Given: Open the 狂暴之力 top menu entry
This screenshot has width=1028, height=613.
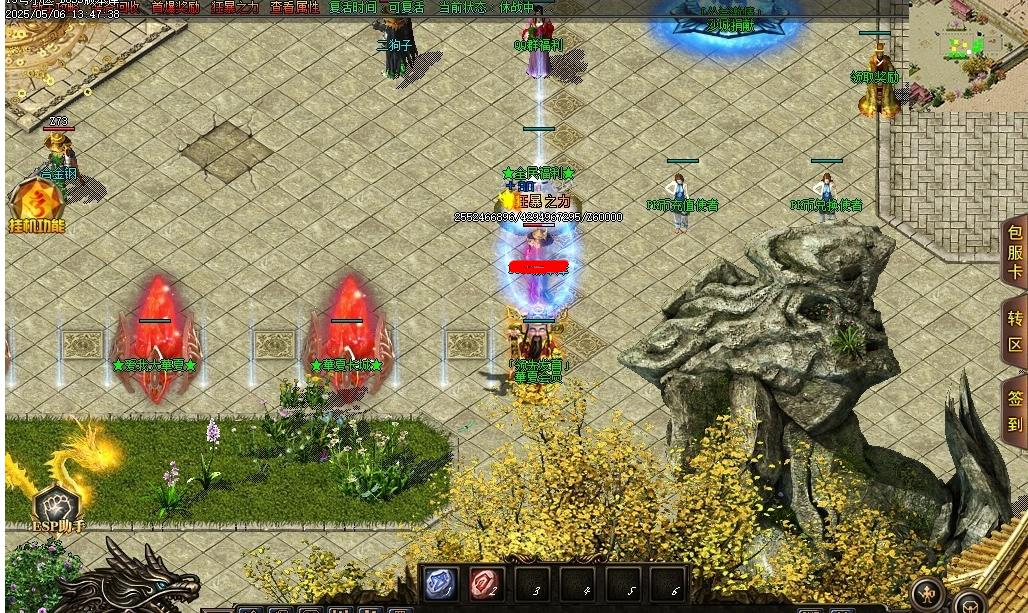Looking at the screenshot, I should point(235,7).
